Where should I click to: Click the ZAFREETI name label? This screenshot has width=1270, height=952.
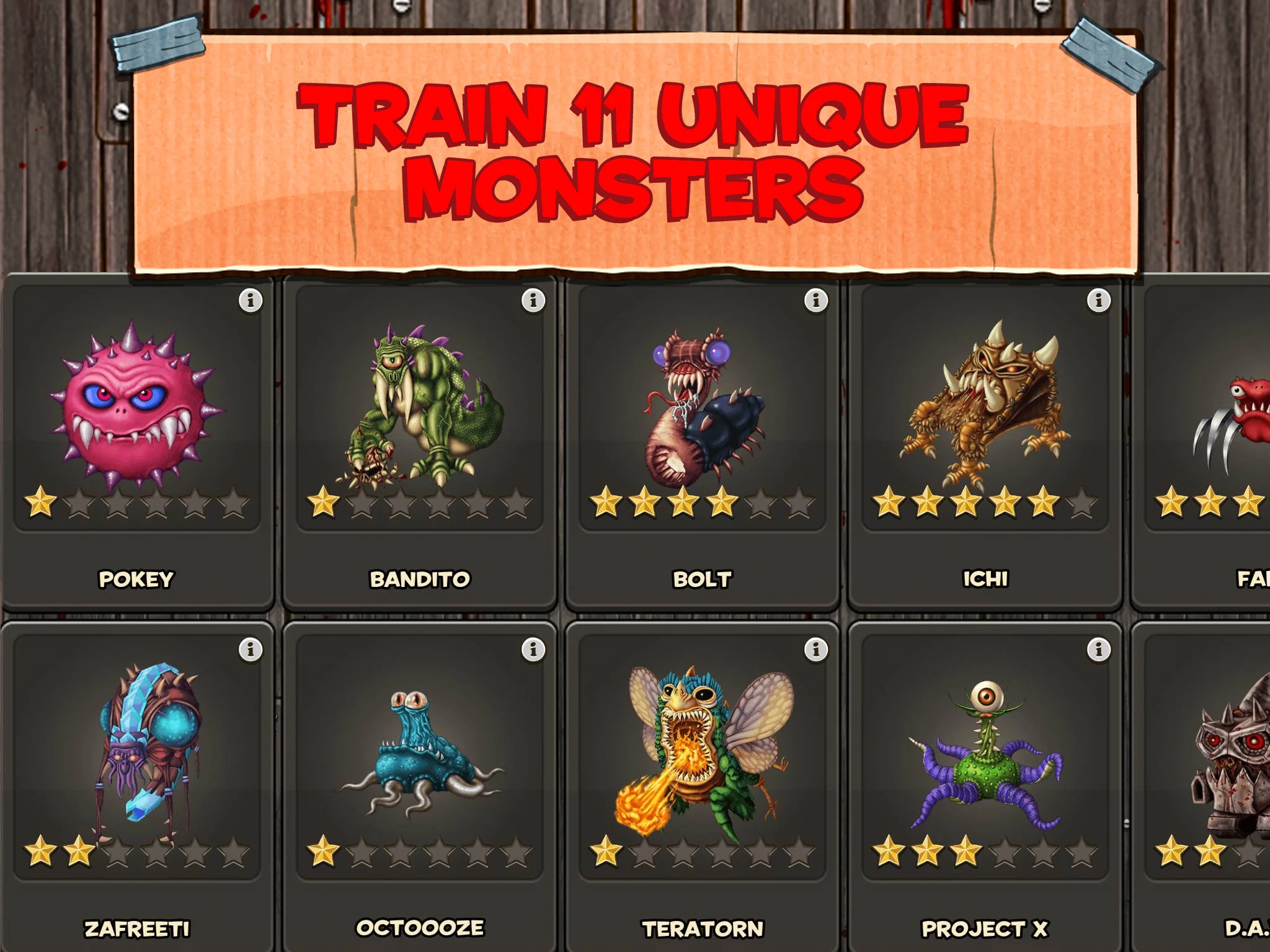pyautogui.click(x=136, y=928)
